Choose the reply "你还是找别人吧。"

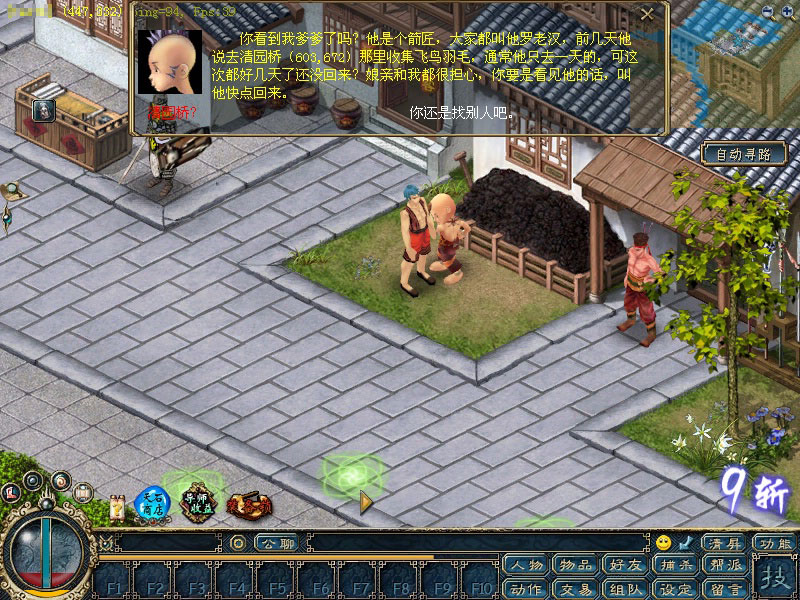462,113
